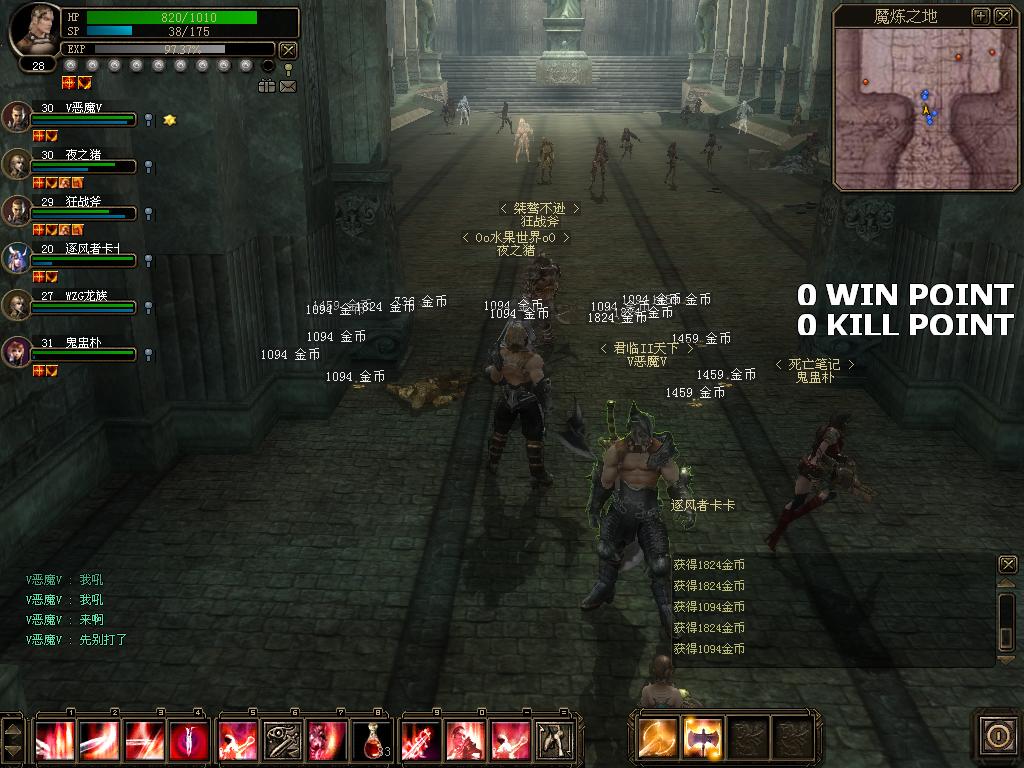Select party member 狂战斧

click(x=17, y=210)
